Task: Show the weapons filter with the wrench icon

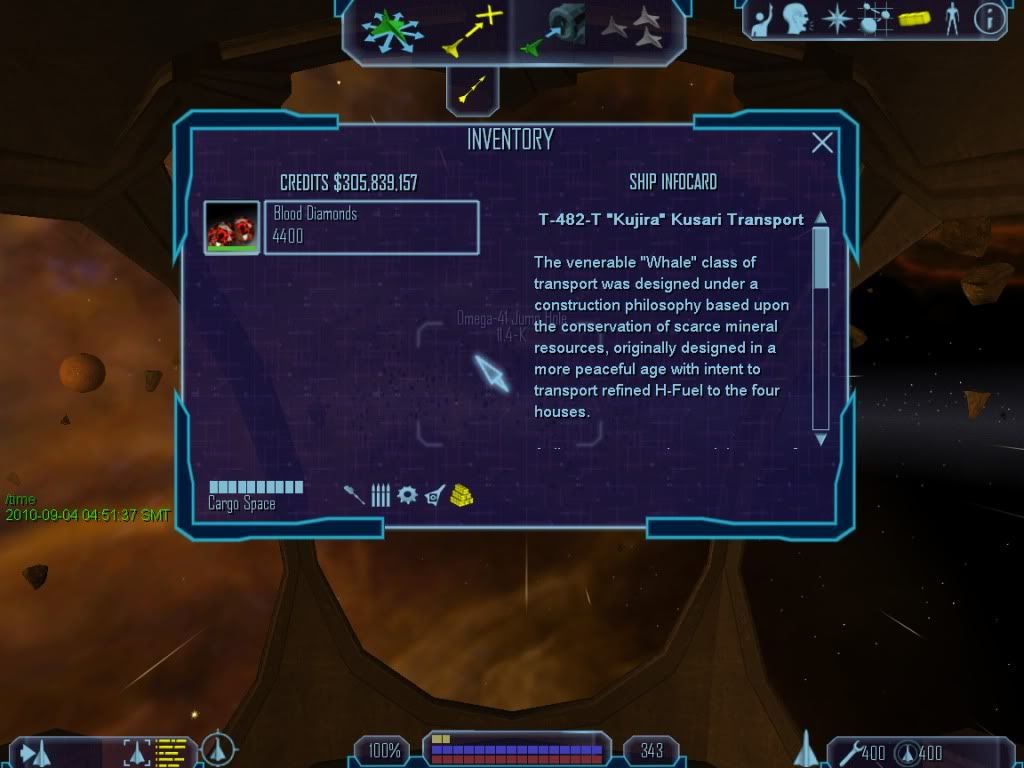Action: [354, 494]
